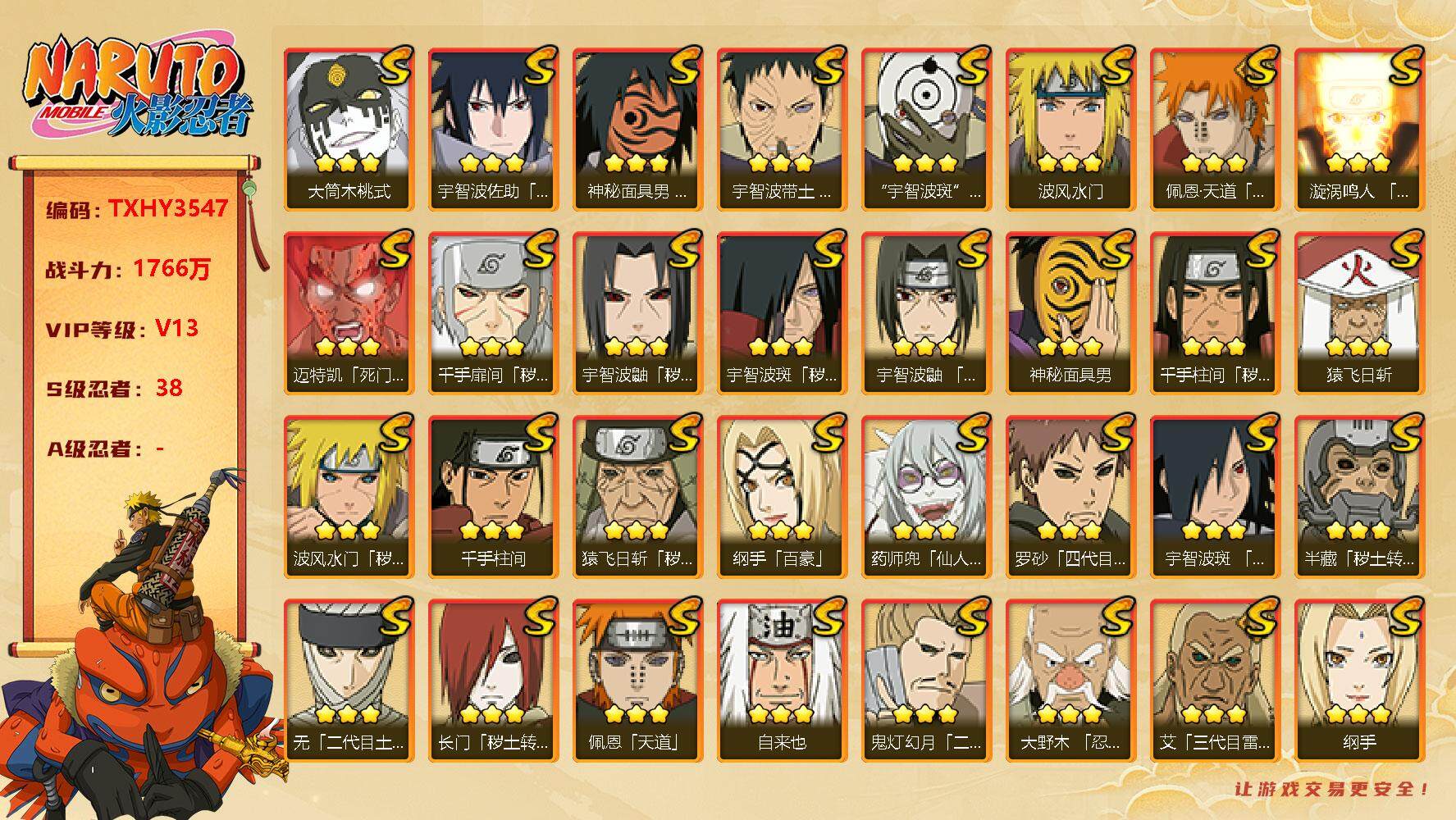This screenshot has width=1456, height=820.
Task: Choose the 罗砂 Fourth Kazekage card
Action: click(x=1070, y=496)
